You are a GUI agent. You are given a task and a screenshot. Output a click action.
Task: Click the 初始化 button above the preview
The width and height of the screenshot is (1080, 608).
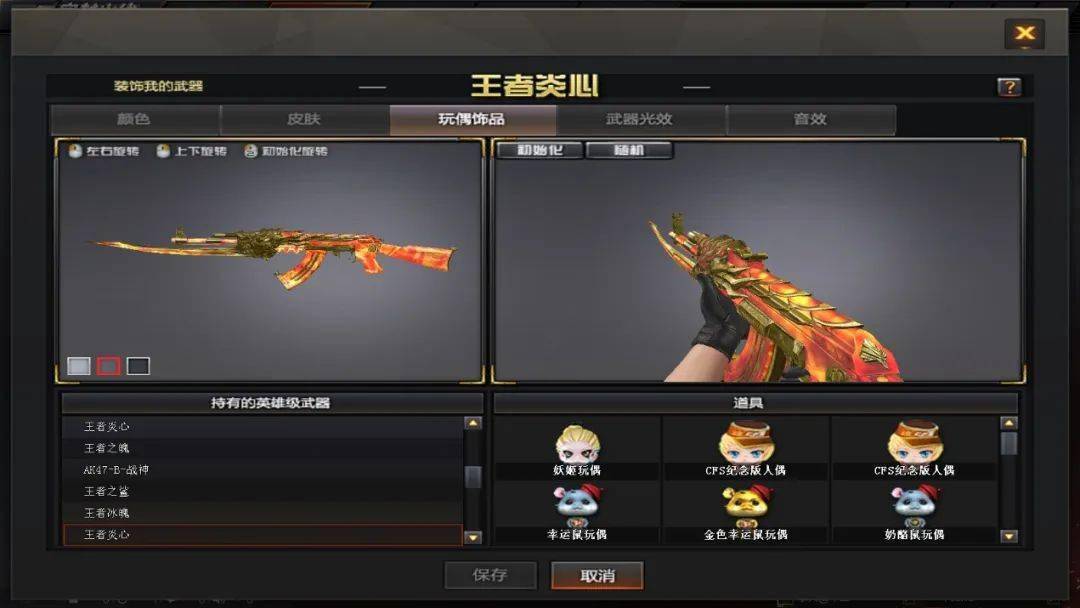[539, 151]
